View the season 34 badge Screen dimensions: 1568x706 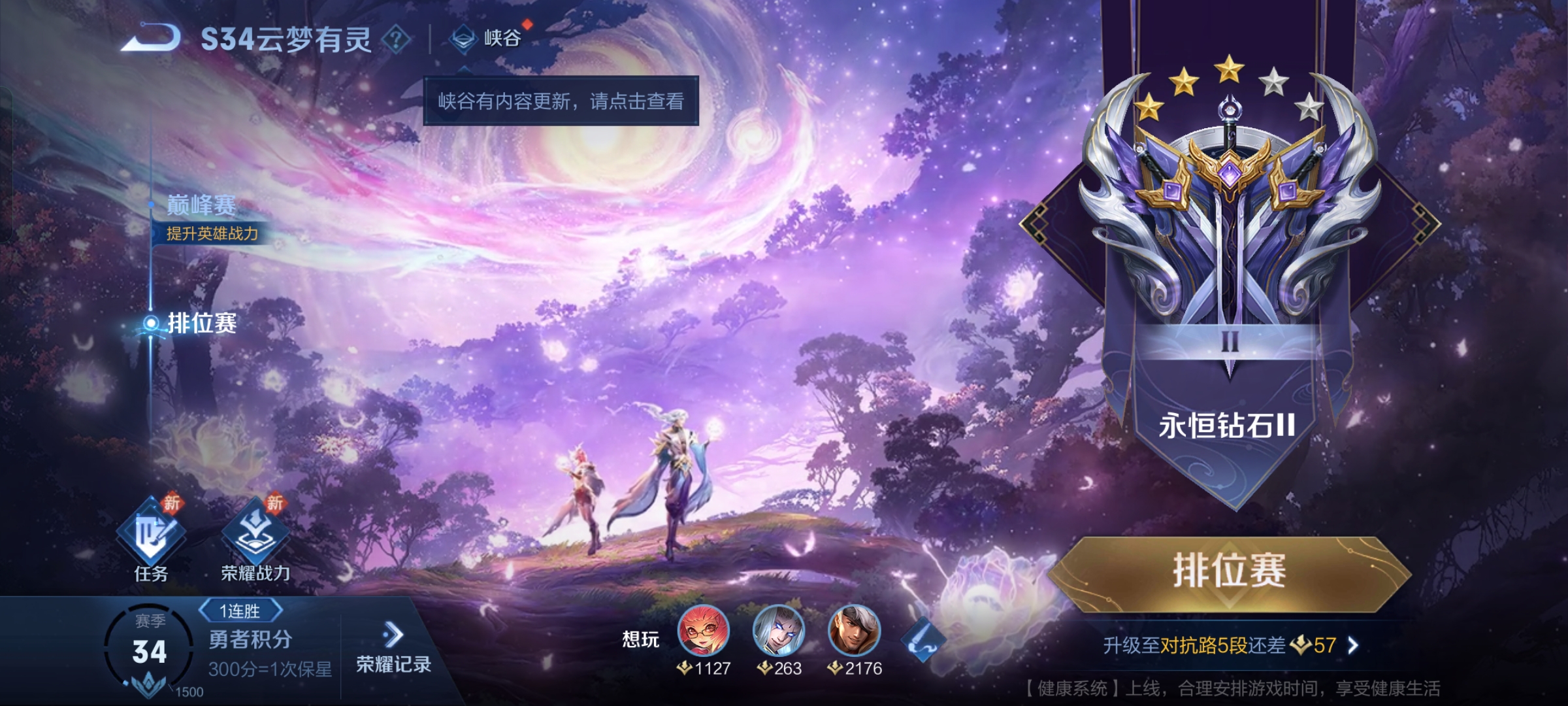[150, 651]
